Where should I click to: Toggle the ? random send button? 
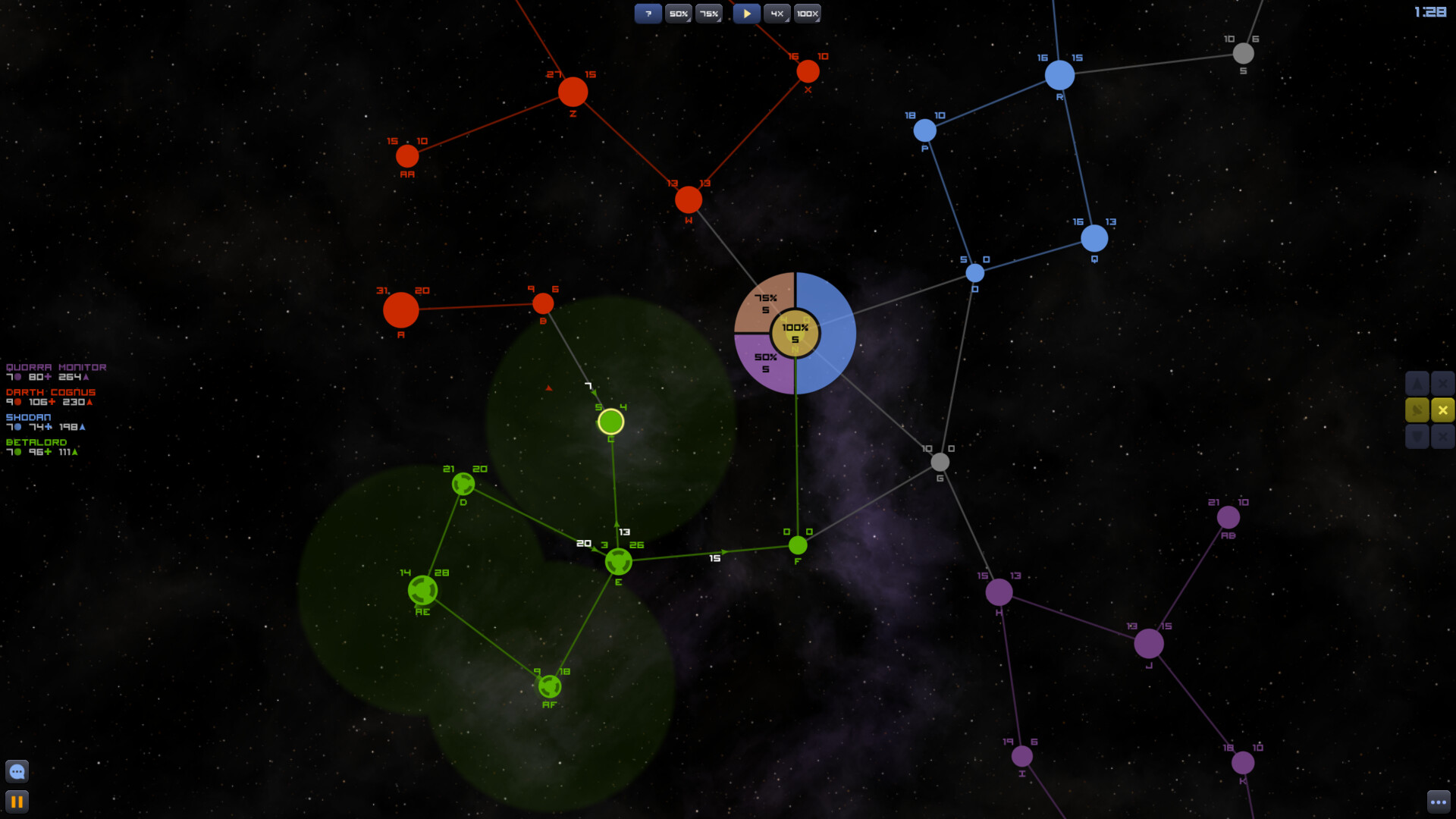[x=648, y=13]
